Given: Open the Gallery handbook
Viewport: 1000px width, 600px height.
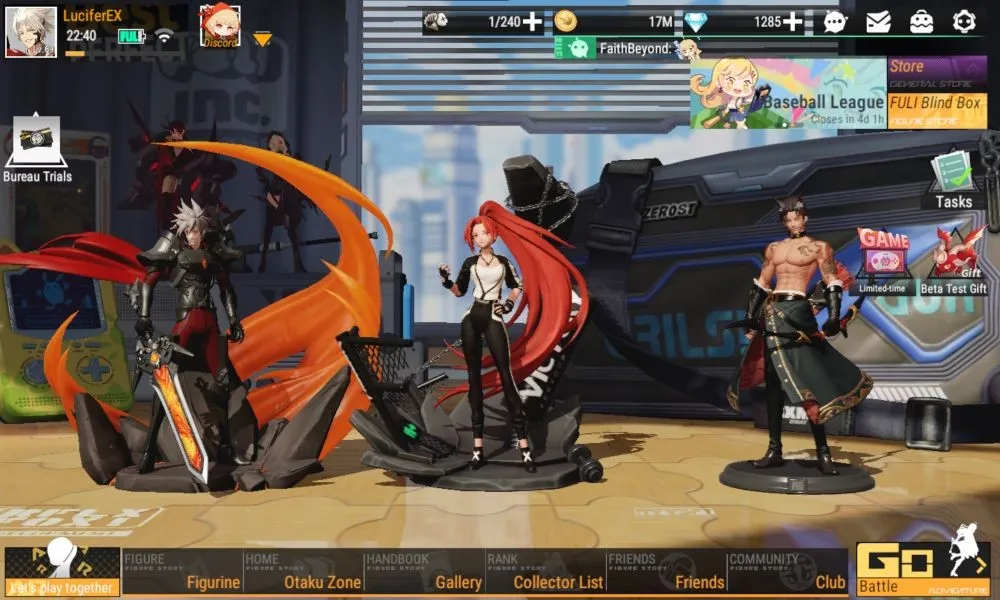Looking at the screenshot, I should (424, 572).
